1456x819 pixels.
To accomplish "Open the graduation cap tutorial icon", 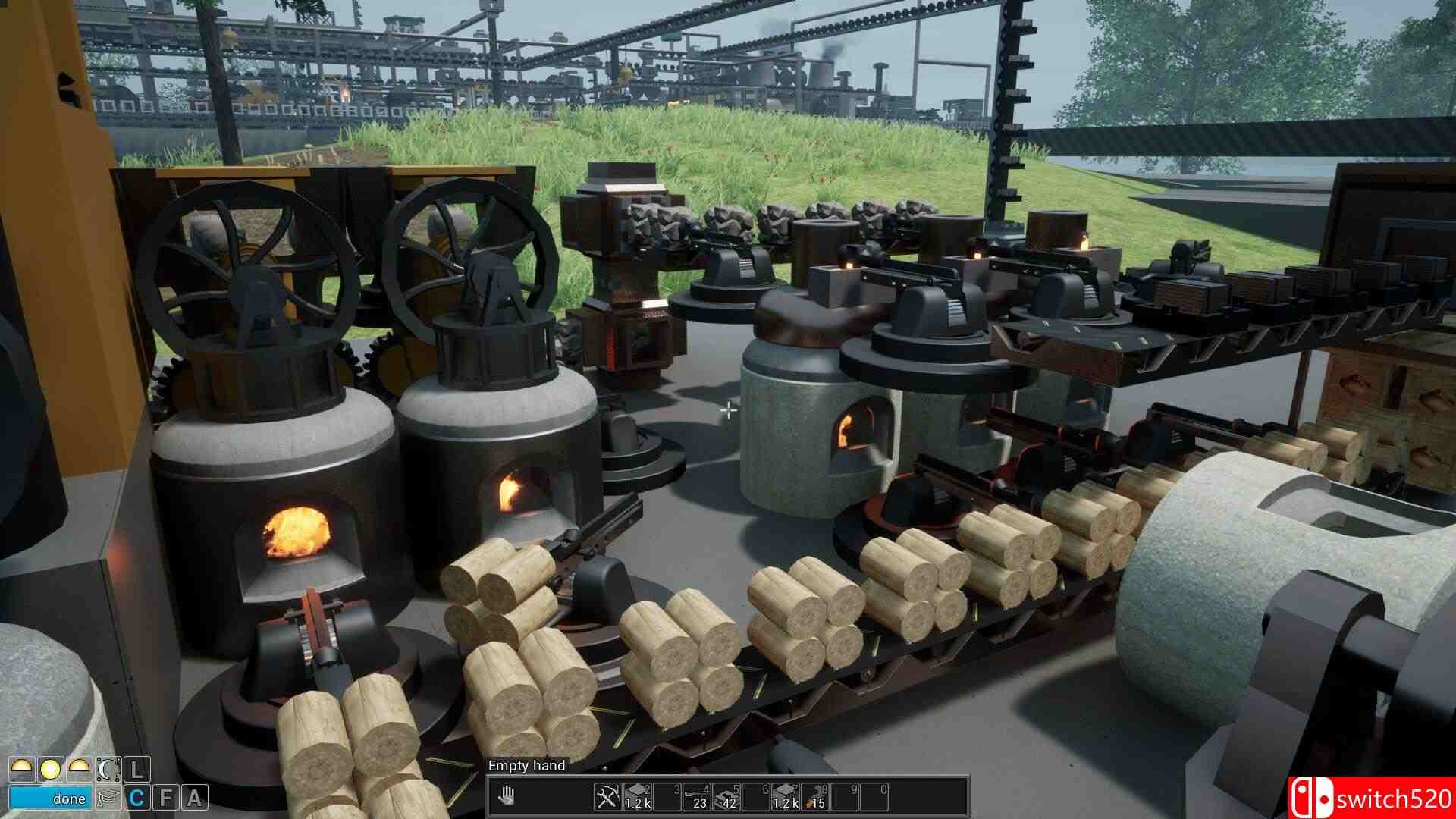I will [108, 797].
